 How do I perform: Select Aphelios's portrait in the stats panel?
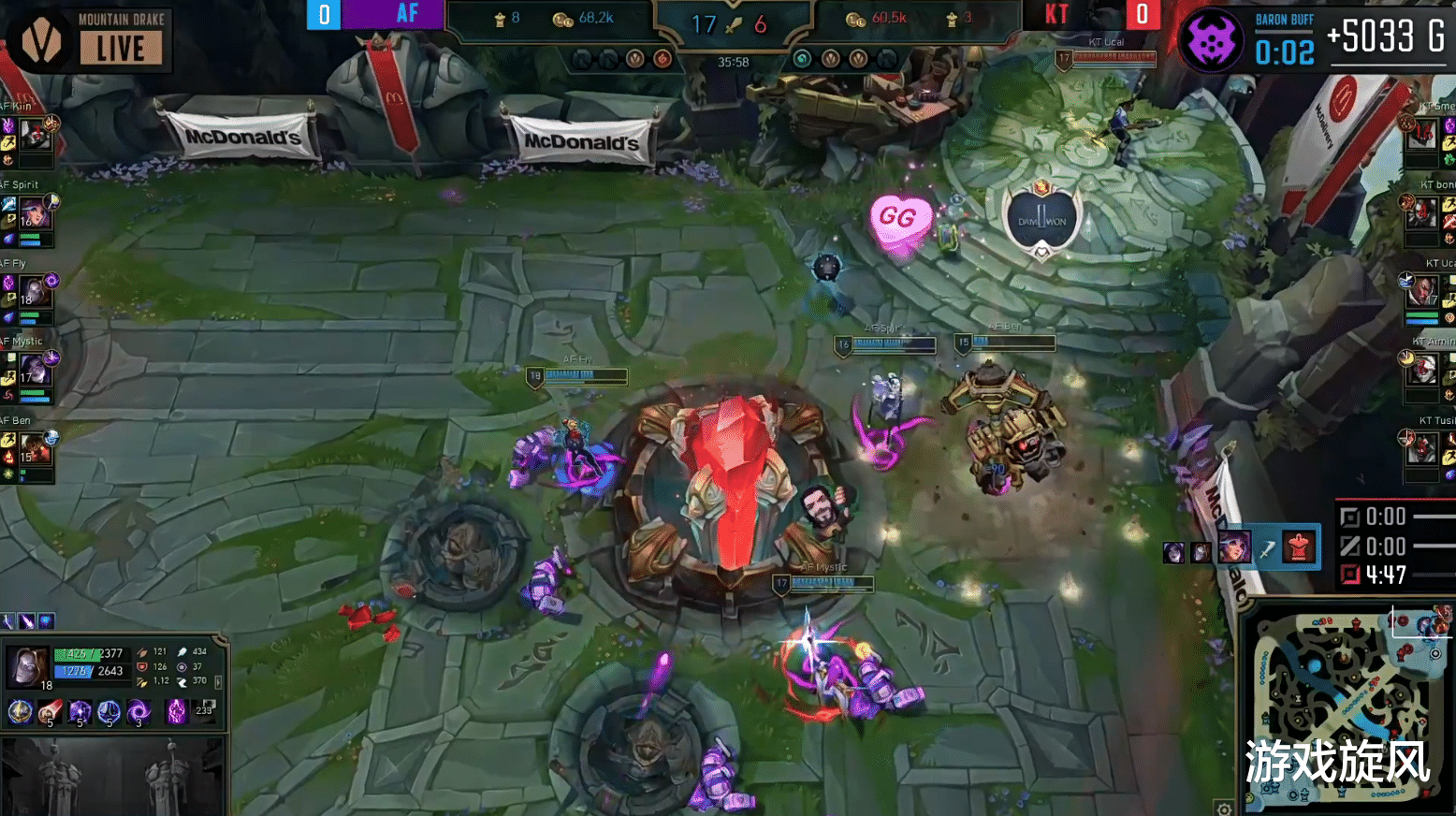pyautogui.click(x=26, y=667)
